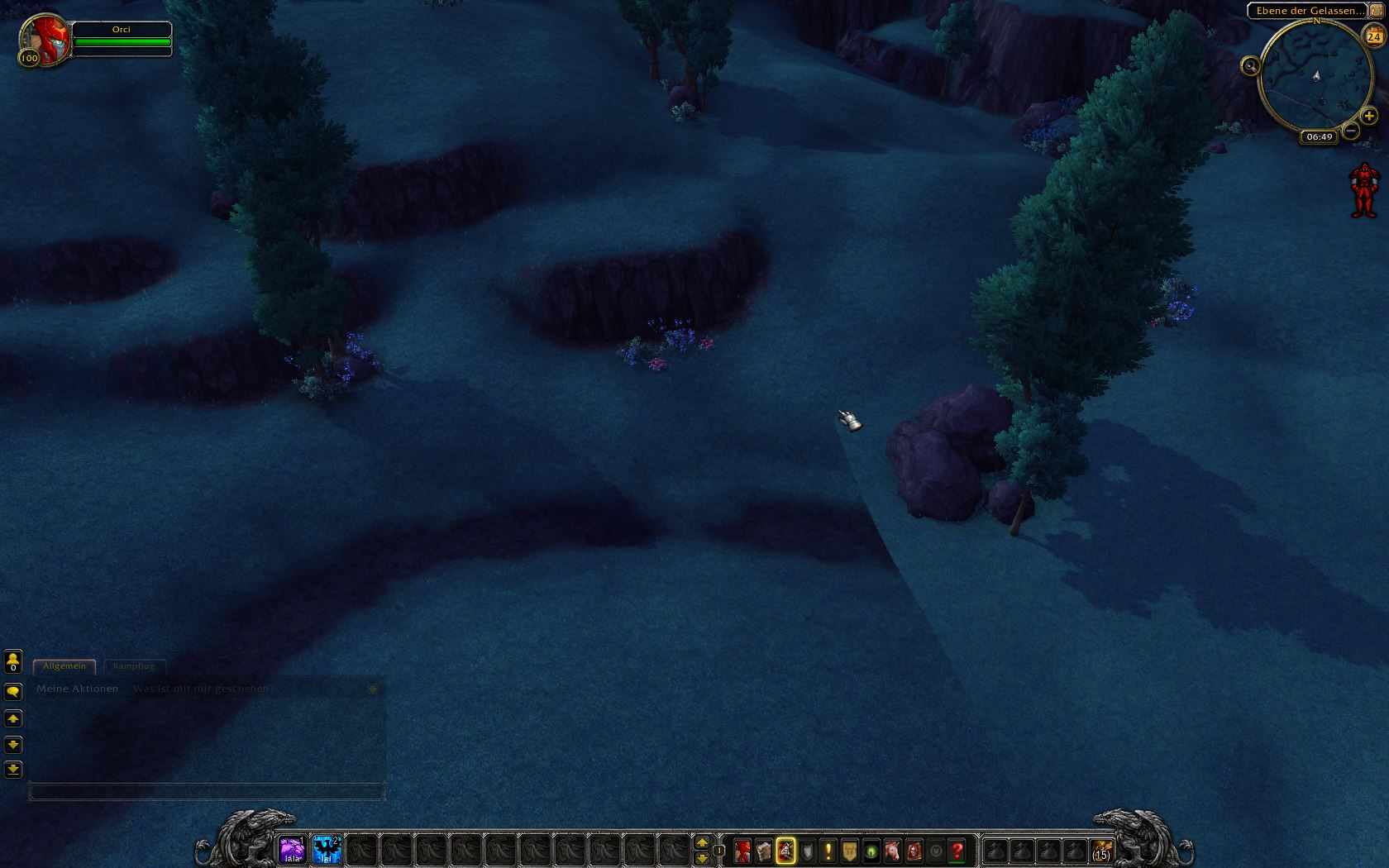Open the backpack showing 15 free slots

click(1101, 851)
